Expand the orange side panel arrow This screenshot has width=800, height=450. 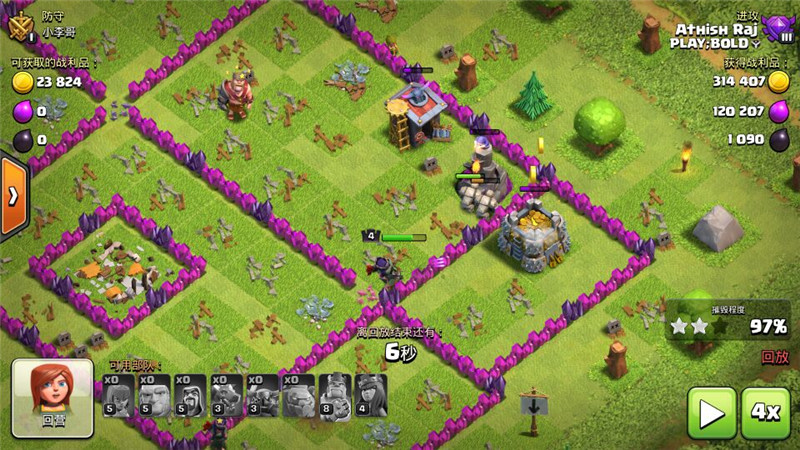[x=13, y=197]
